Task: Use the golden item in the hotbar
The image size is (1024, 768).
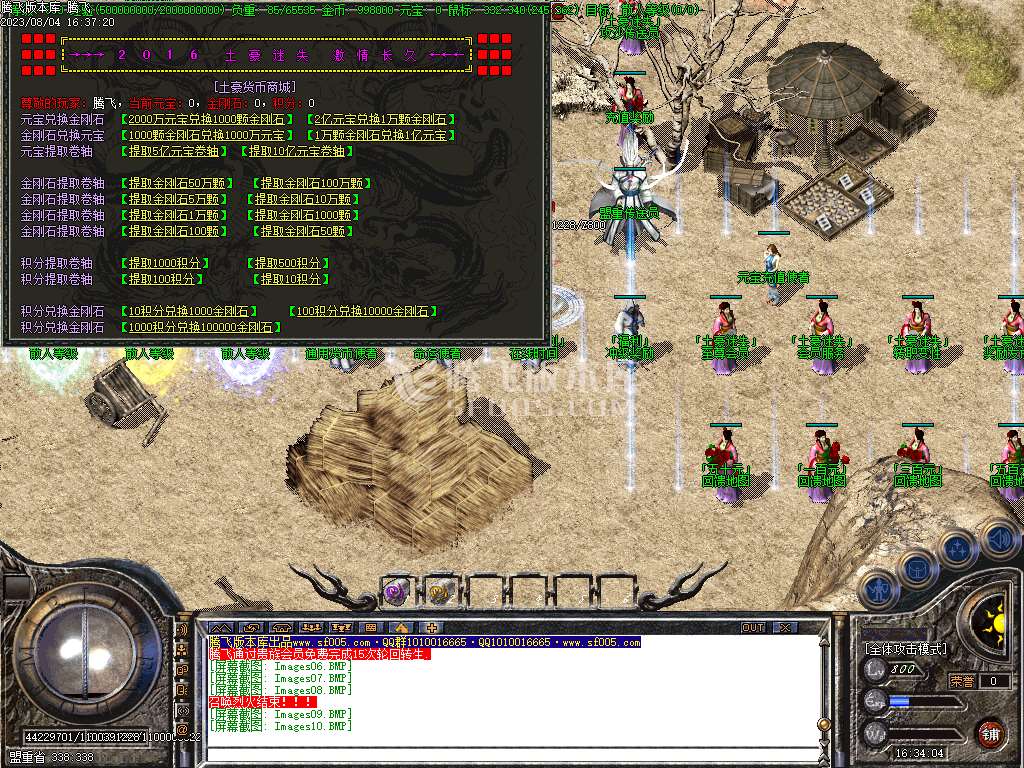Action: [x=438, y=592]
